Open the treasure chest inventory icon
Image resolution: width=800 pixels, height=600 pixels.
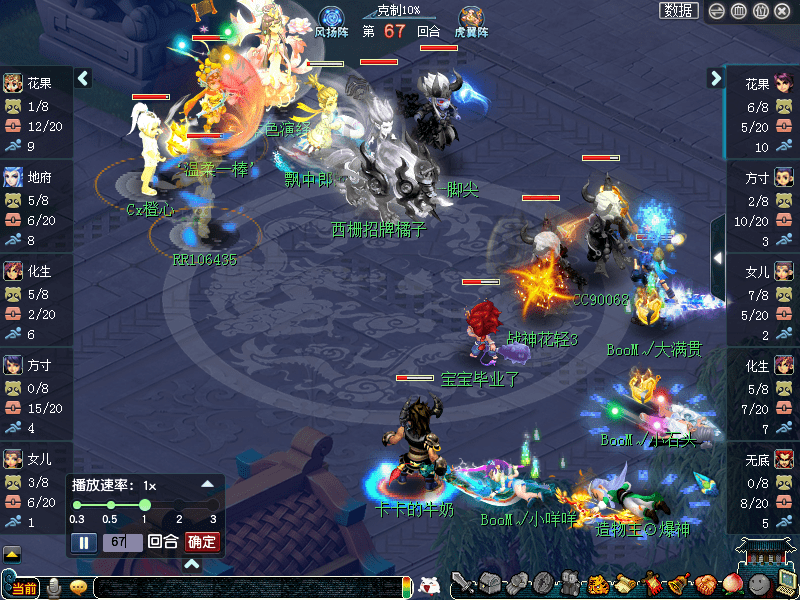(490, 584)
